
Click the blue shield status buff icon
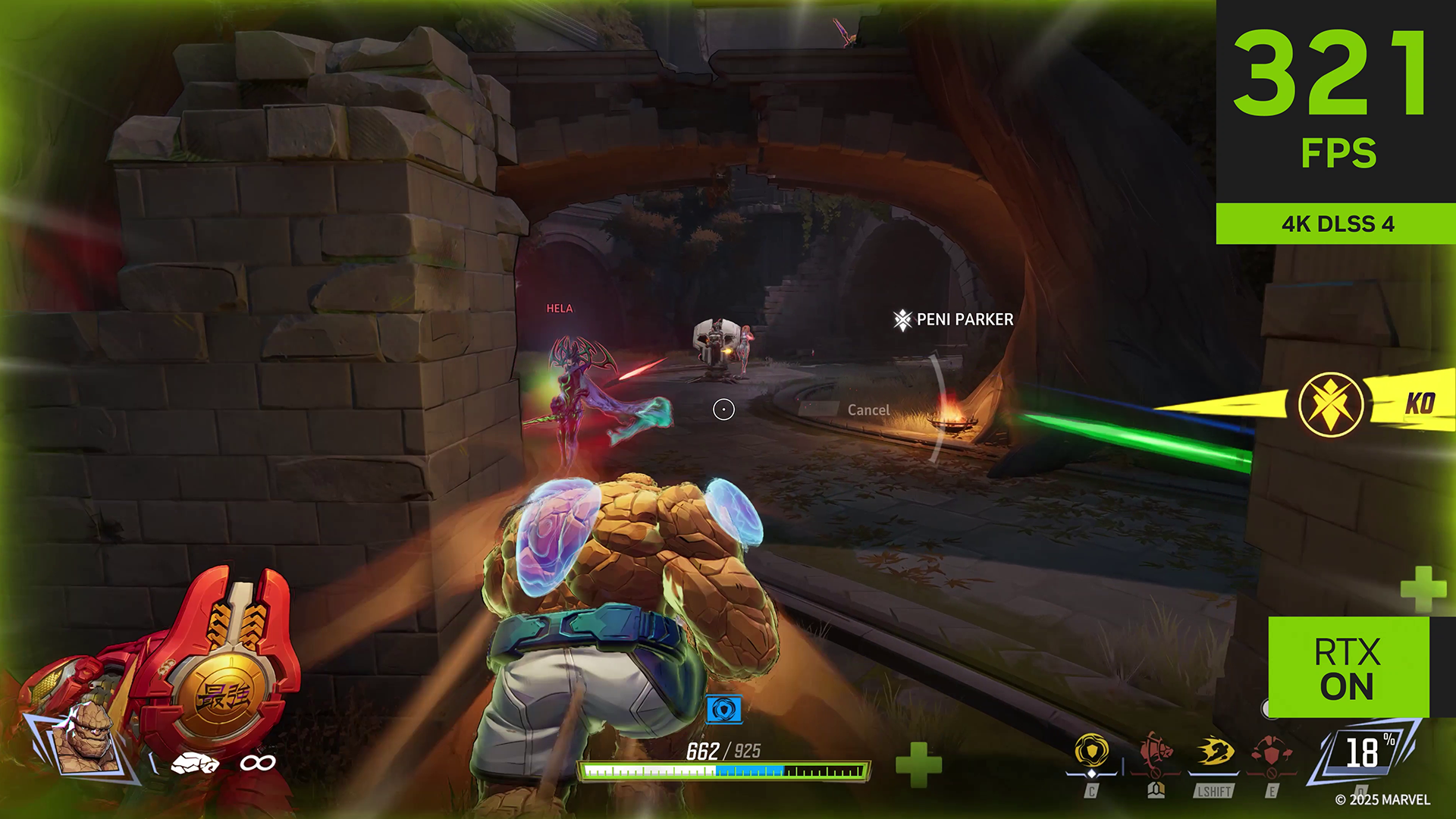click(723, 710)
